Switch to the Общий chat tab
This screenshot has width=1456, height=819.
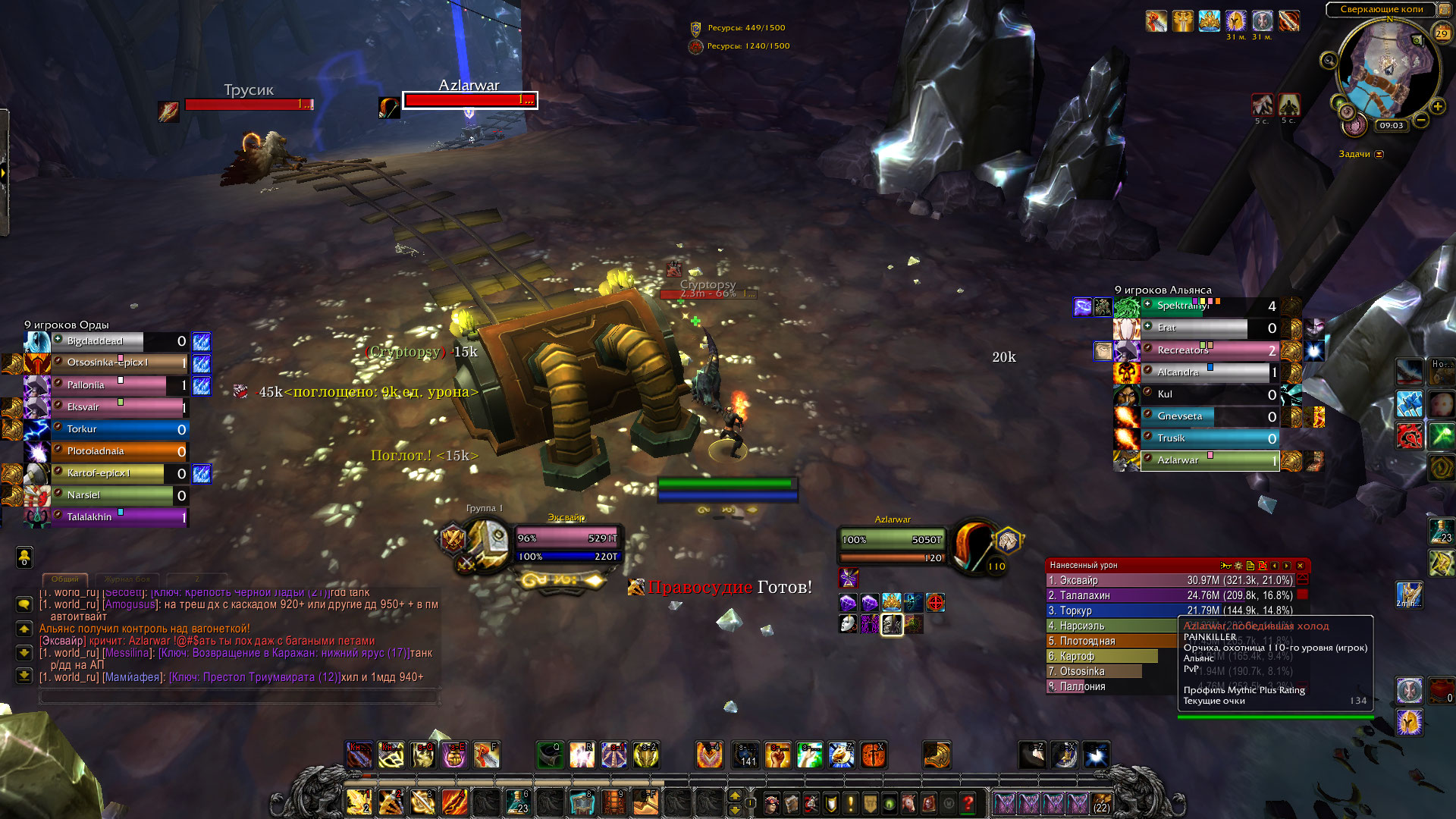pyautogui.click(x=65, y=579)
